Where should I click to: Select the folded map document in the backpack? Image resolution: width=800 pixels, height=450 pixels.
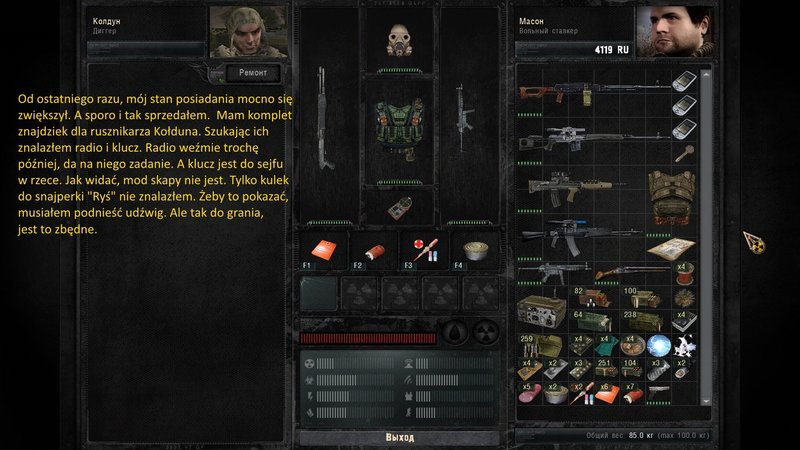(x=670, y=247)
